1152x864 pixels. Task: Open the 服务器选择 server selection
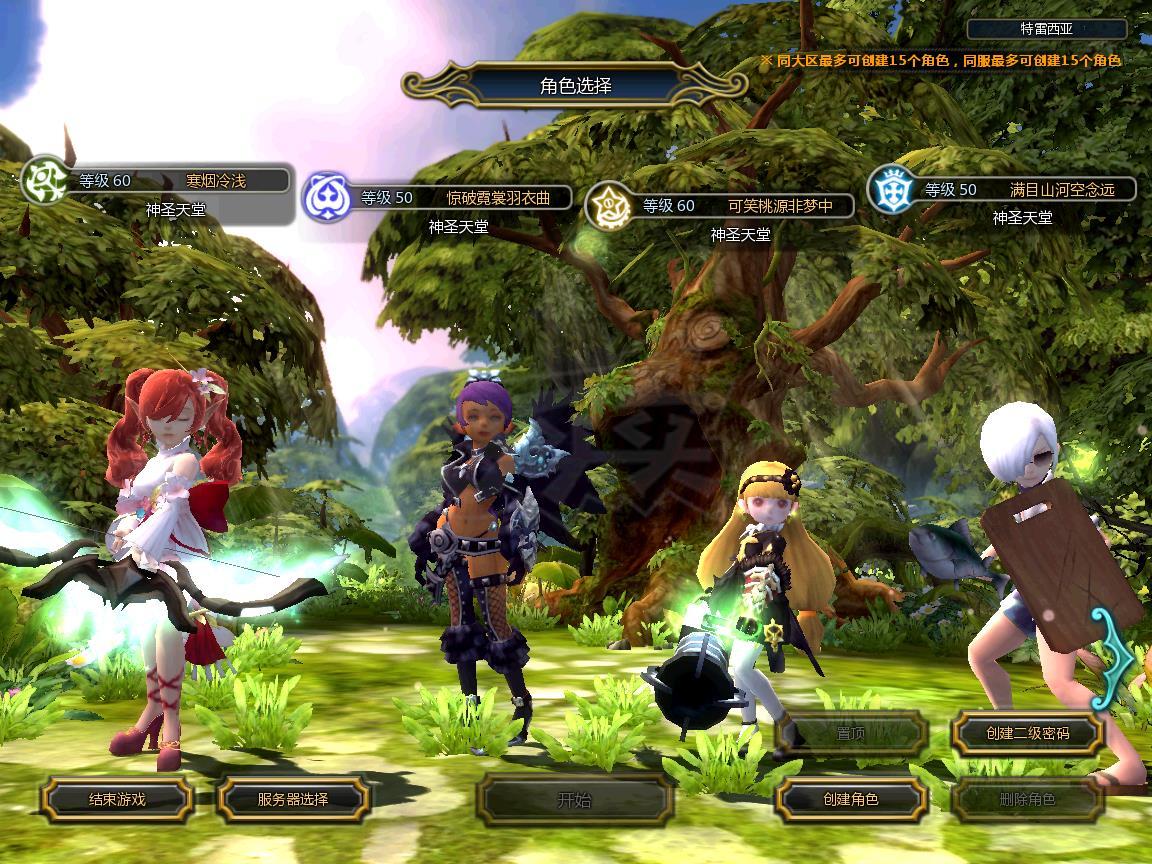coord(293,799)
